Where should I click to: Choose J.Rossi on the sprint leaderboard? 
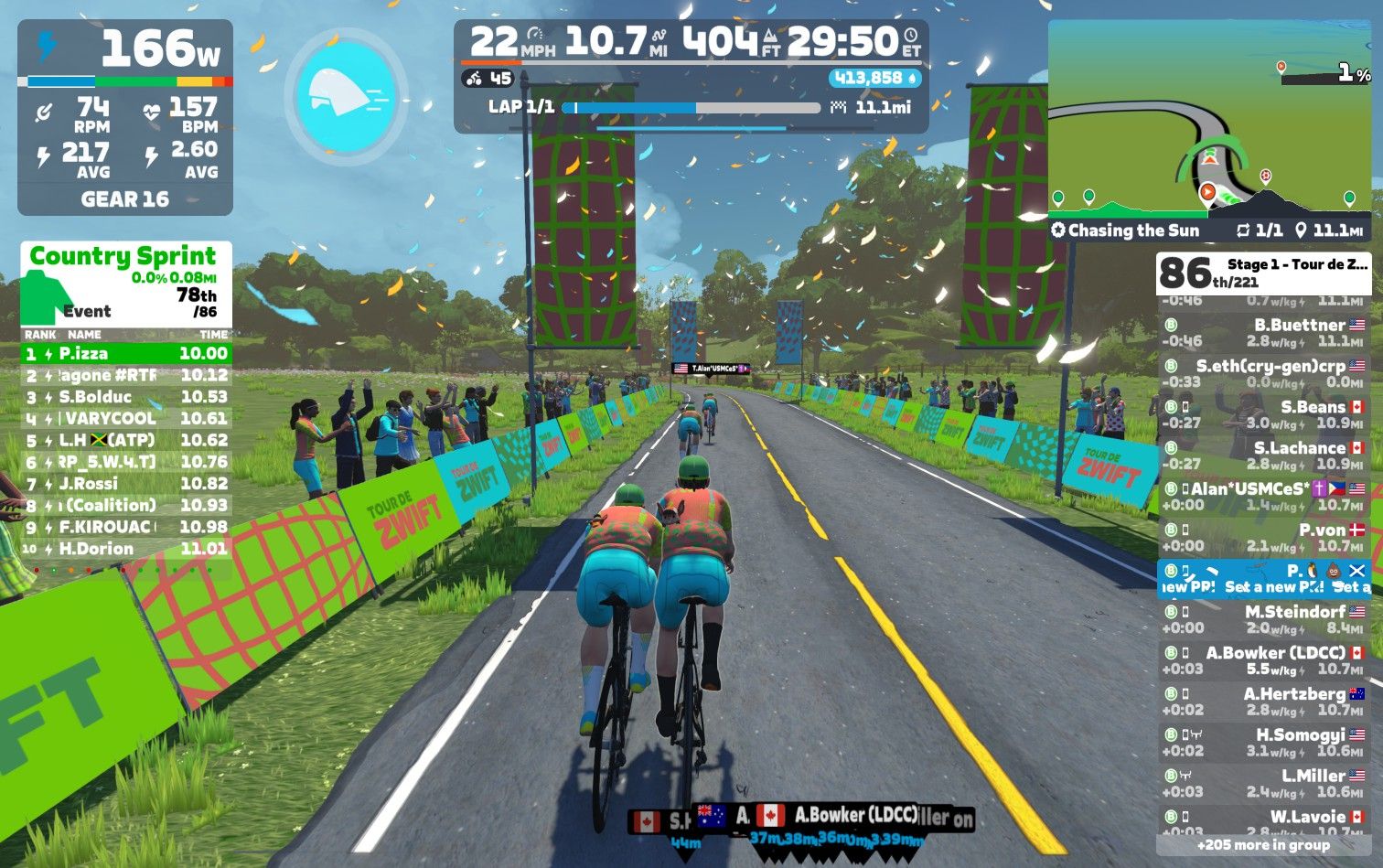point(126,484)
